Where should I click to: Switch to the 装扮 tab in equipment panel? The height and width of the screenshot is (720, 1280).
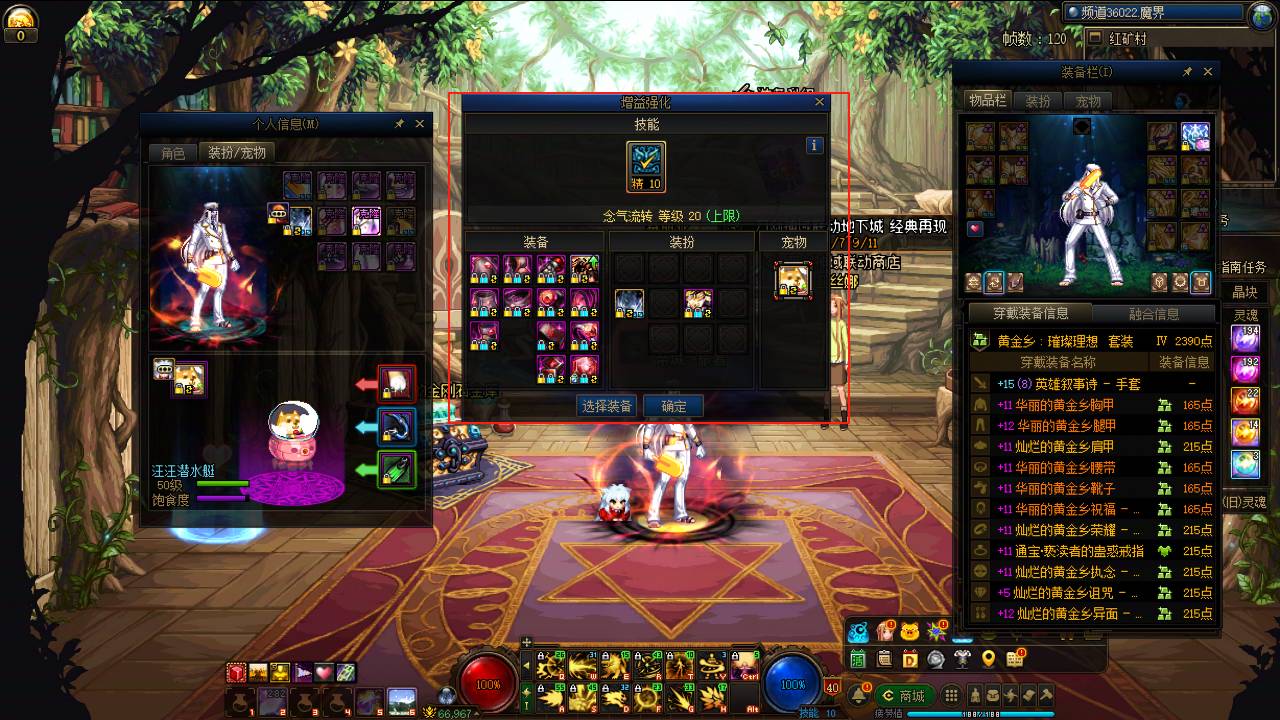coord(1038,101)
